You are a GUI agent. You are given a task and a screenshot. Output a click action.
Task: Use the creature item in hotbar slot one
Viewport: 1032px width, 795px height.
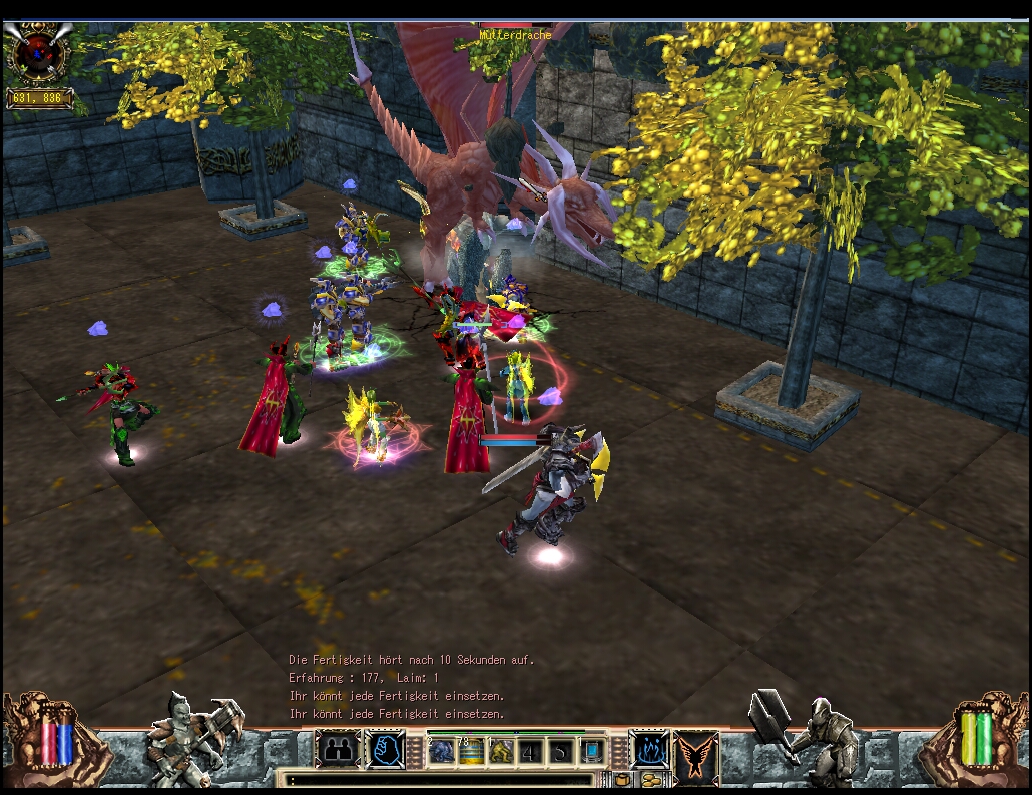pos(443,751)
